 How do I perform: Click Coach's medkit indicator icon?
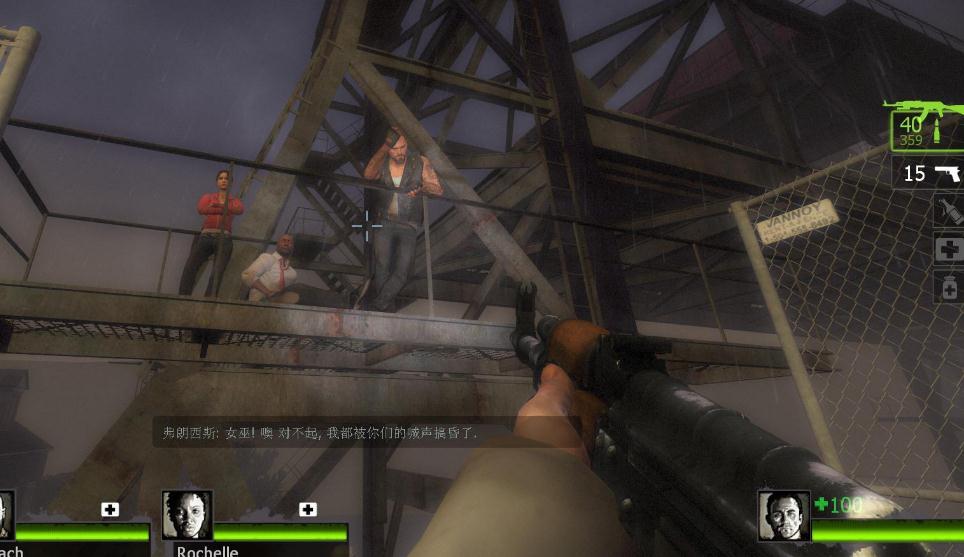coord(110,510)
